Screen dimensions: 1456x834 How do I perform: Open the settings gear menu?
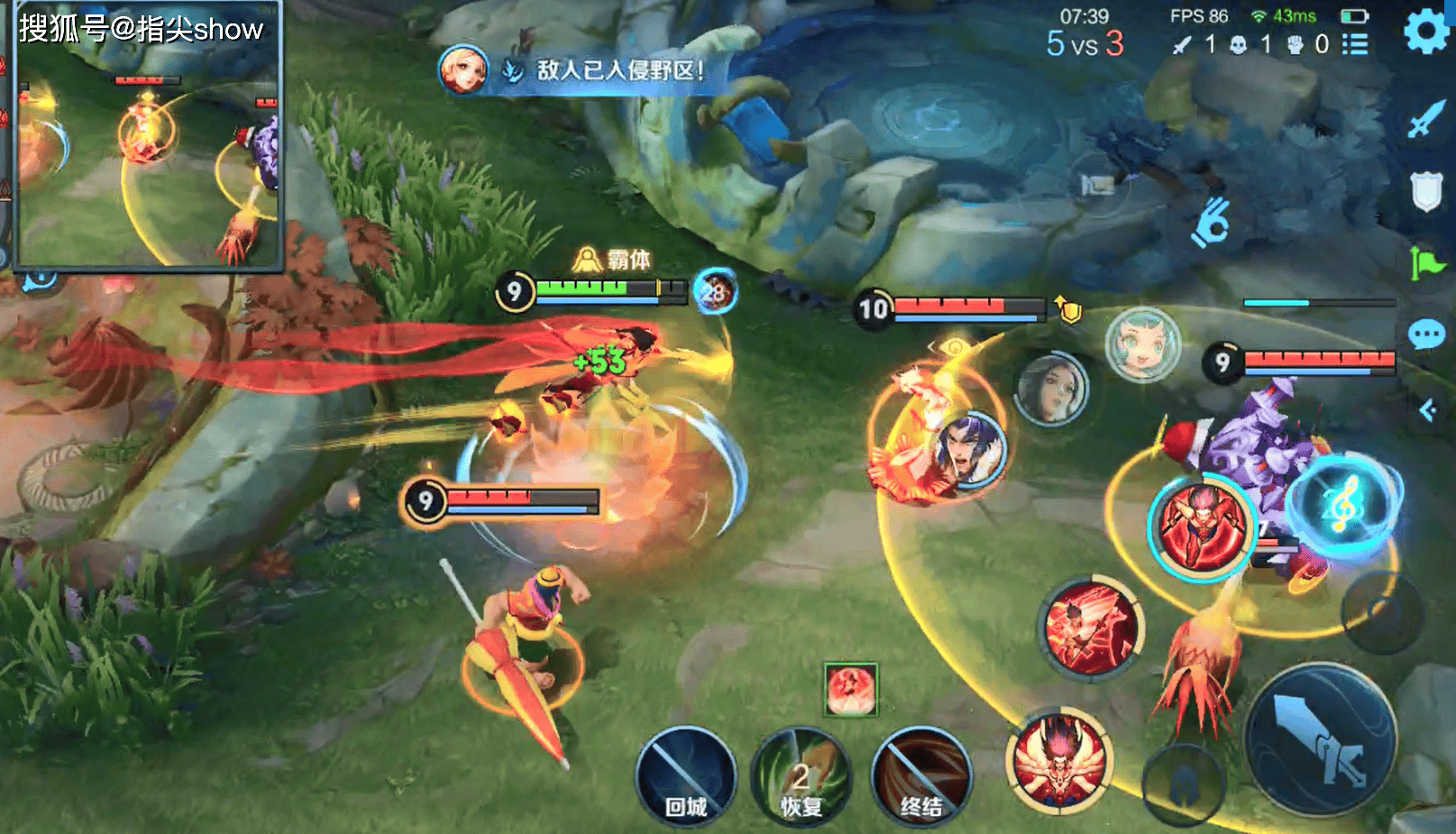coord(1426,32)
